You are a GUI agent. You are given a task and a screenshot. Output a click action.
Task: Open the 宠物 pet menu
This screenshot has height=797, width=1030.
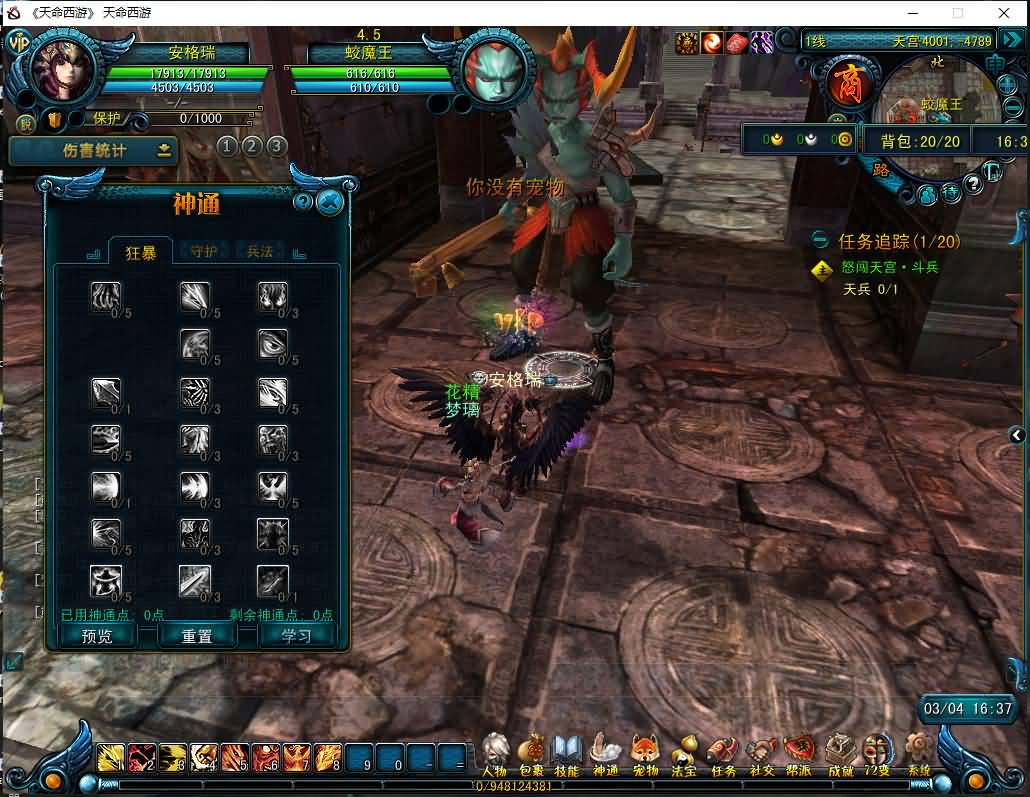(x=646, y=753)
